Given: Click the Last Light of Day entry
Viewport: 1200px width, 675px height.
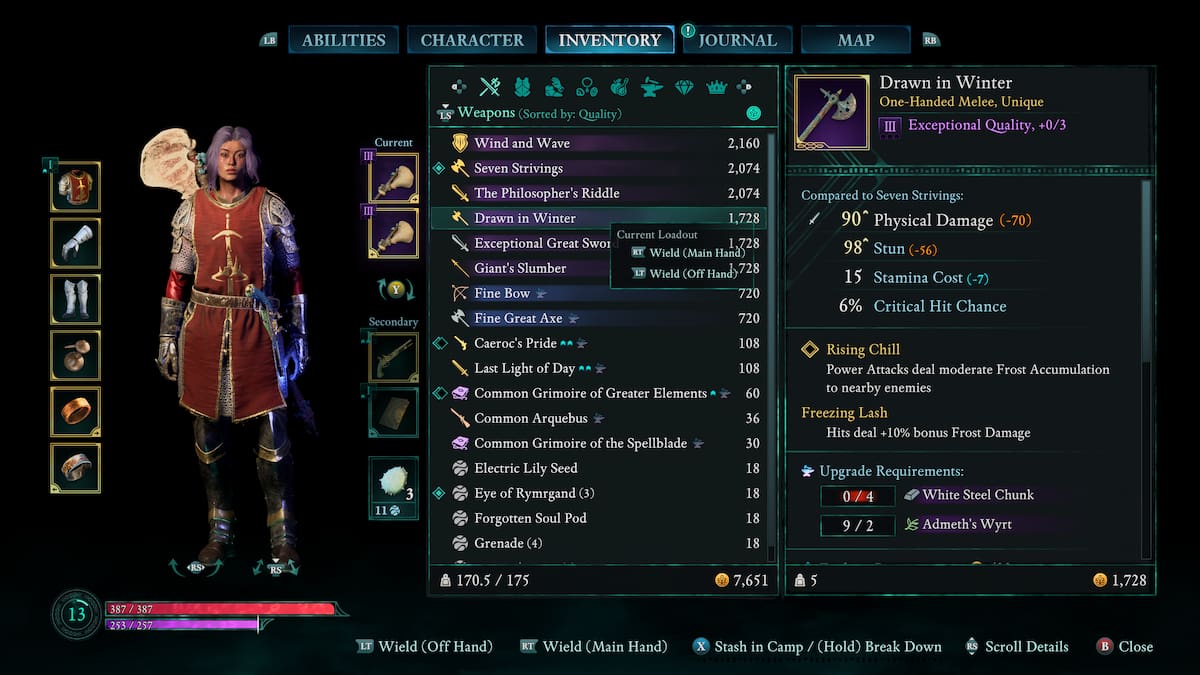Looking at the screenshot, I should click(525, 368).
